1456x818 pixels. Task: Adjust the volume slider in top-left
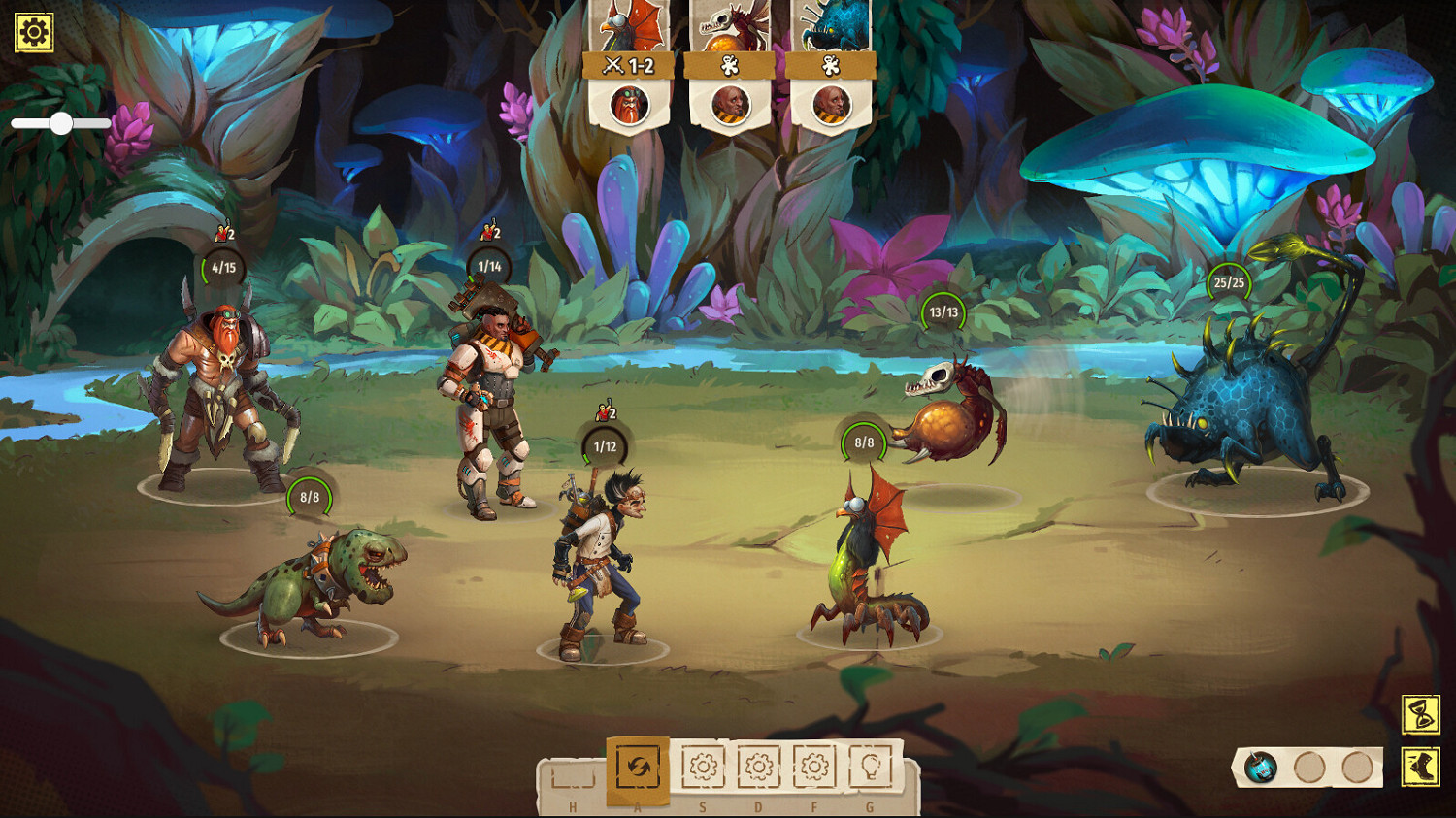[x=63, y=123]
